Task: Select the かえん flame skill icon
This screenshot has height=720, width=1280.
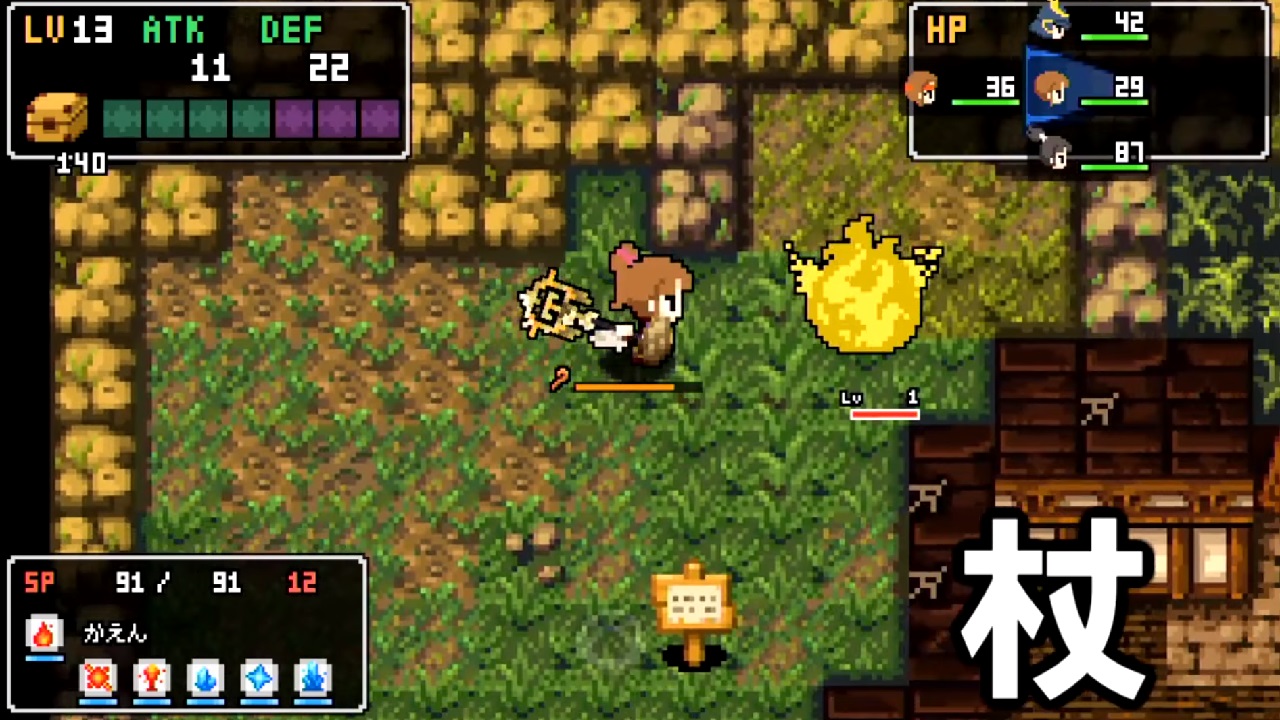Action: (44, 634)
